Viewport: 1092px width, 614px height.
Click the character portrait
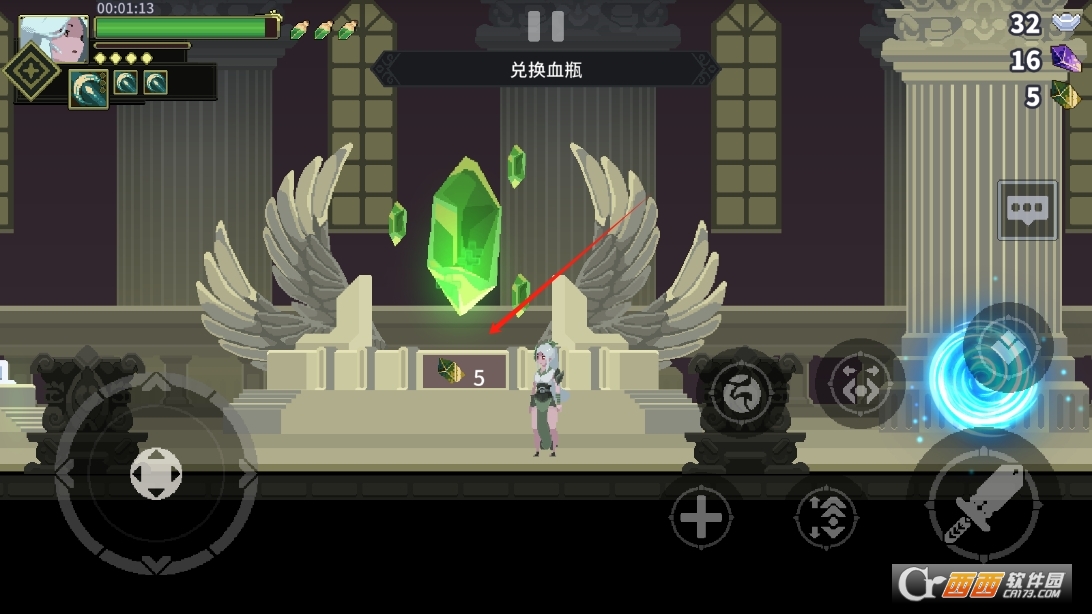click(x=53, y=39)
